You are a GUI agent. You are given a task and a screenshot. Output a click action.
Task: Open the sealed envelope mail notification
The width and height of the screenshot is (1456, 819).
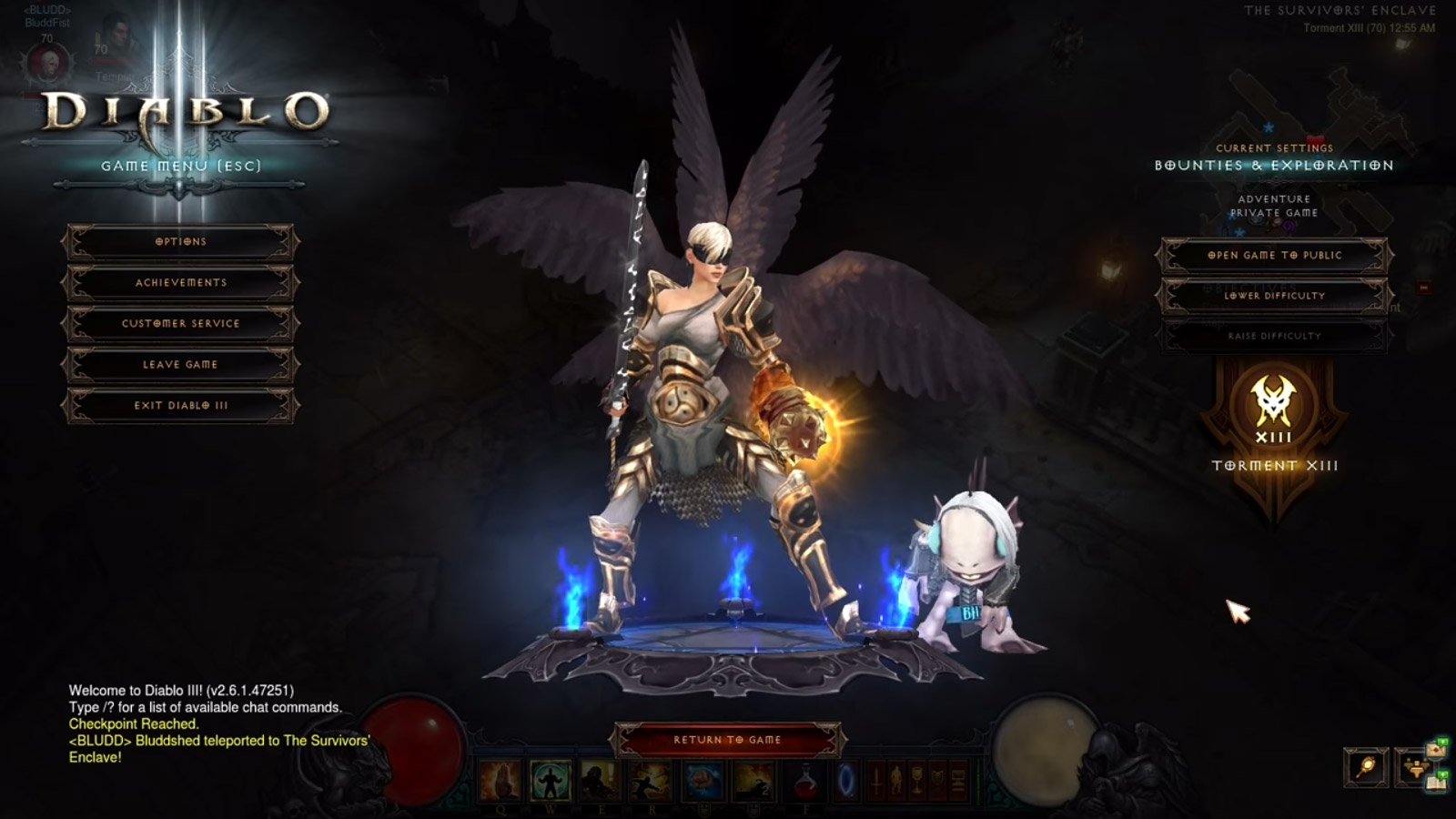(x=1436, y=750)
